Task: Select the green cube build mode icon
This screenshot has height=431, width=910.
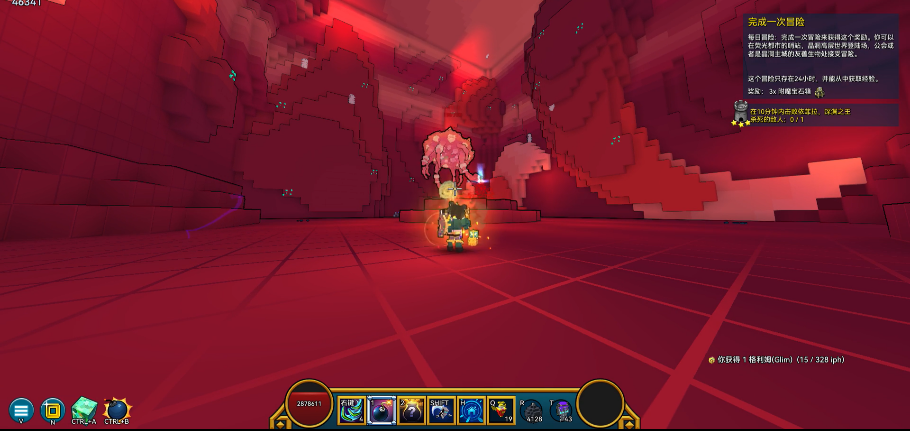Action: [83, 408]
